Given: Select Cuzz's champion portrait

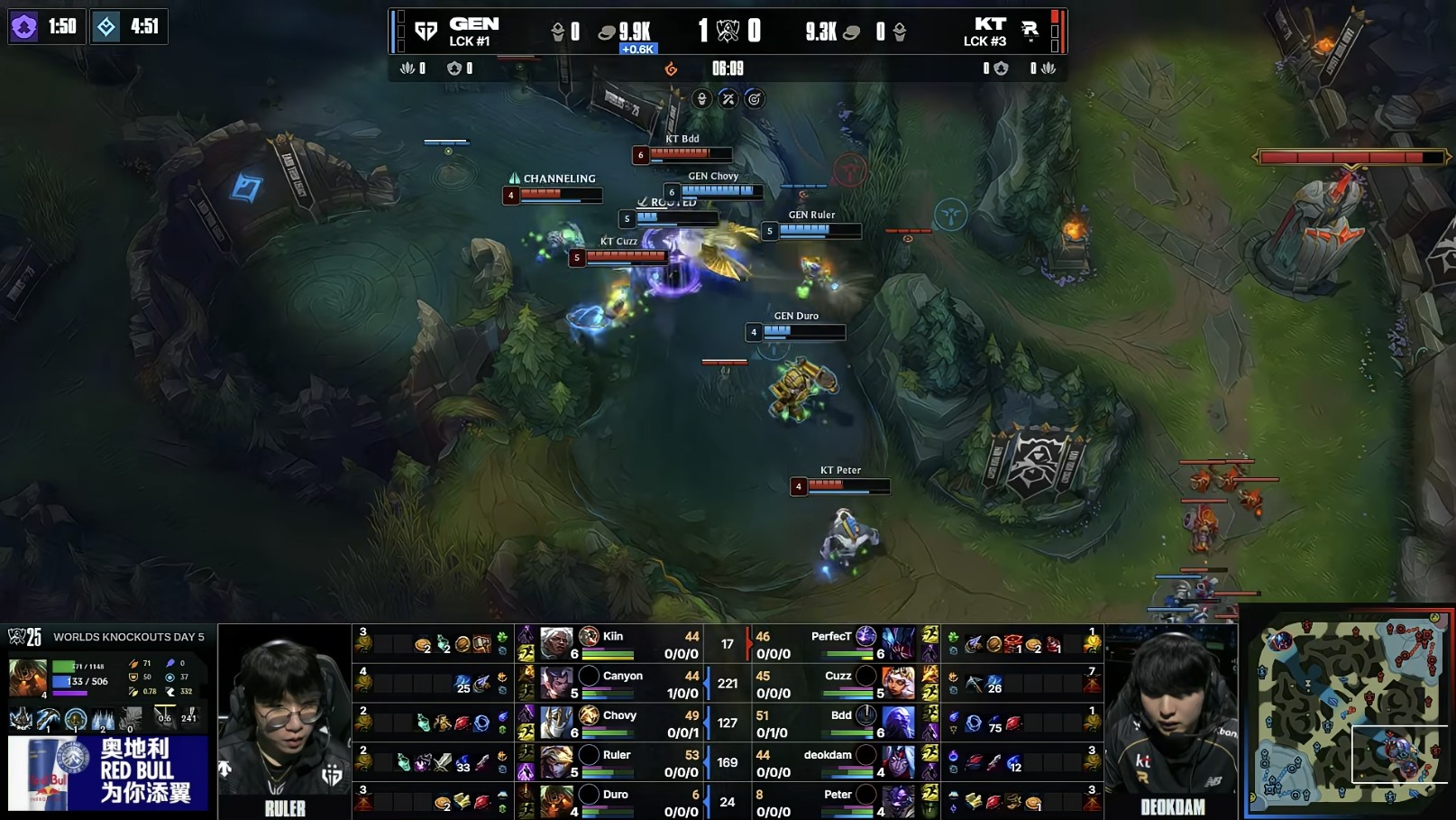Looking at the screenshot, I should [898, 683].
